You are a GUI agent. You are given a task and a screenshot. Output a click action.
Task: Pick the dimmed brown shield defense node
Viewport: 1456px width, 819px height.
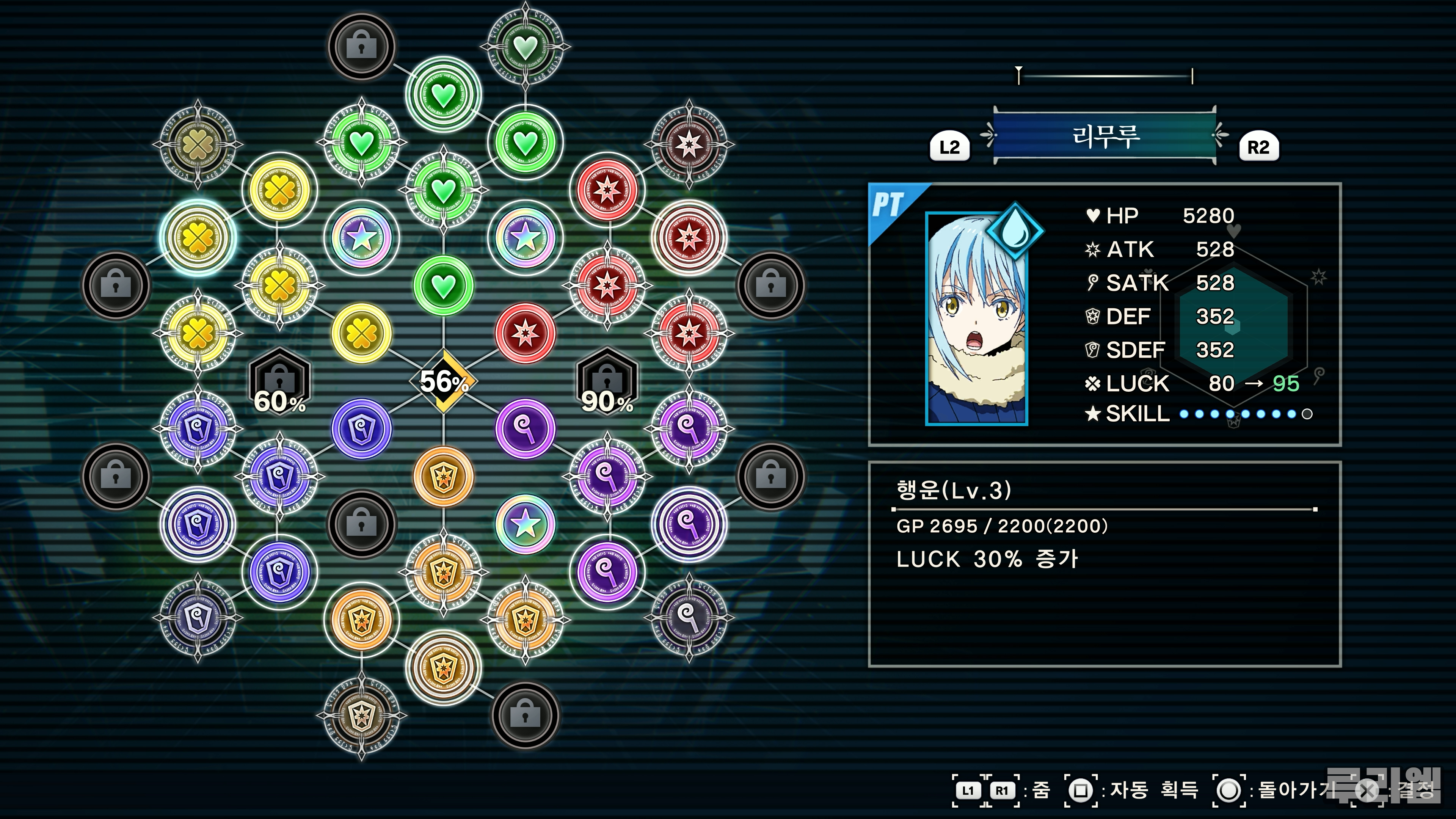[x=361, y=715]
